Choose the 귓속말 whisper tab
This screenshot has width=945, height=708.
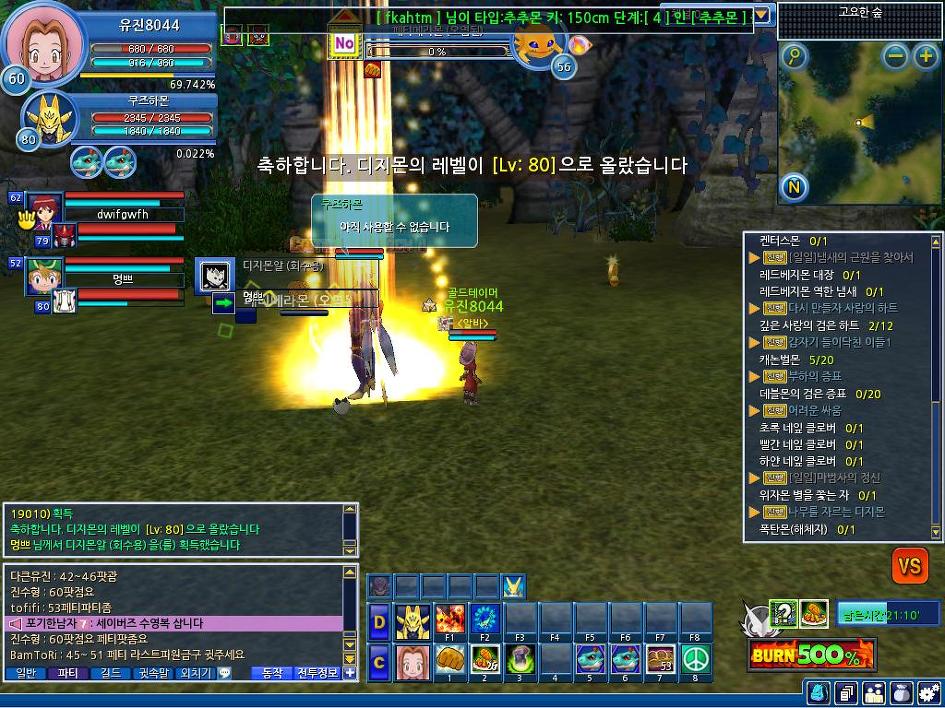pyautogui.click(x=152, y=673)
